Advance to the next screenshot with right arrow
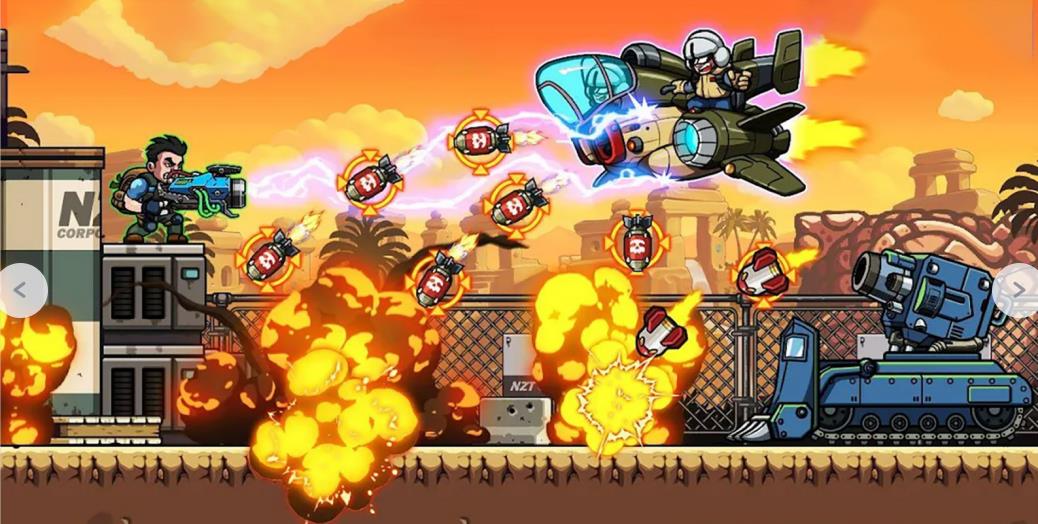 (1018, 290)
